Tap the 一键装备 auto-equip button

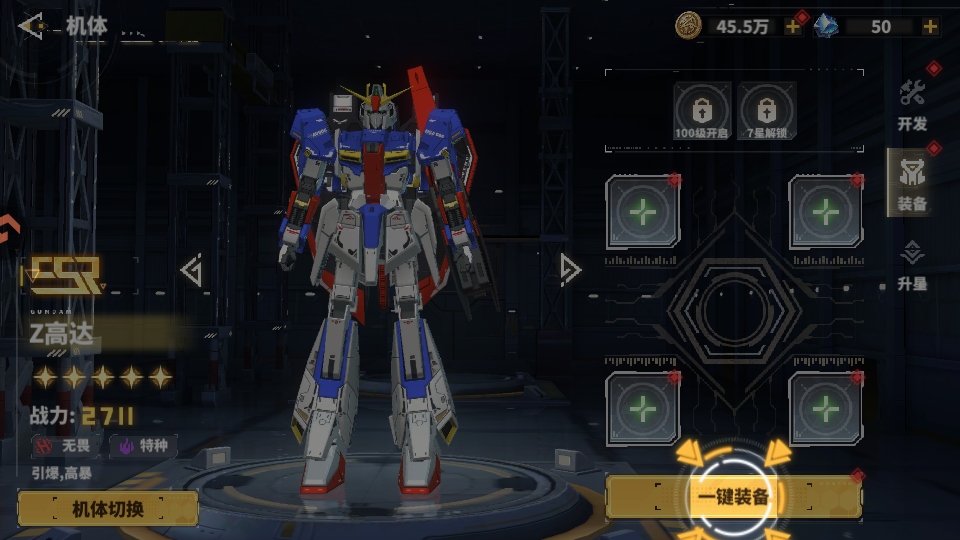733,497
